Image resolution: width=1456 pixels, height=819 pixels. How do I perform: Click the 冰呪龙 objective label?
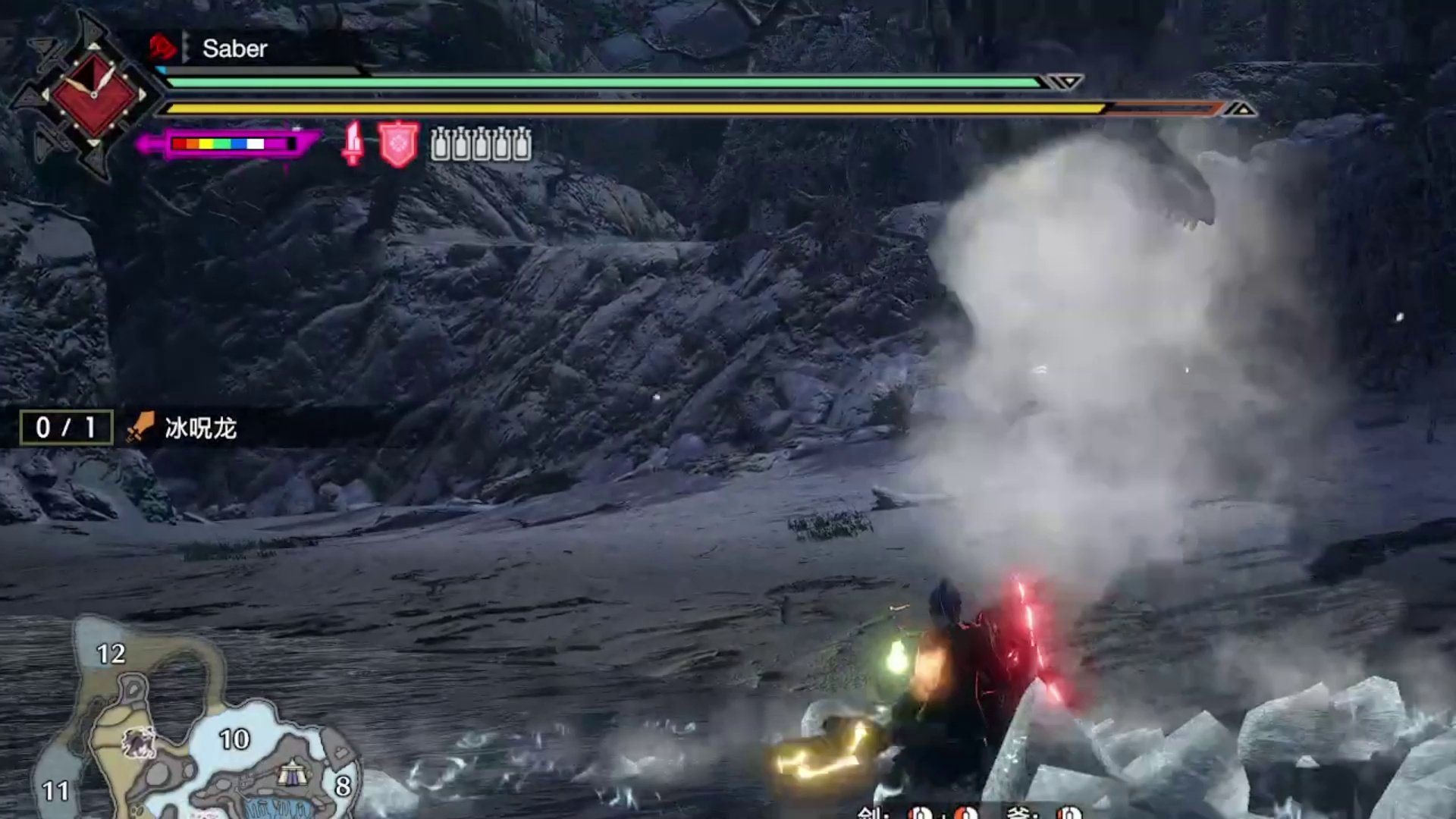[x=199, y=427]
